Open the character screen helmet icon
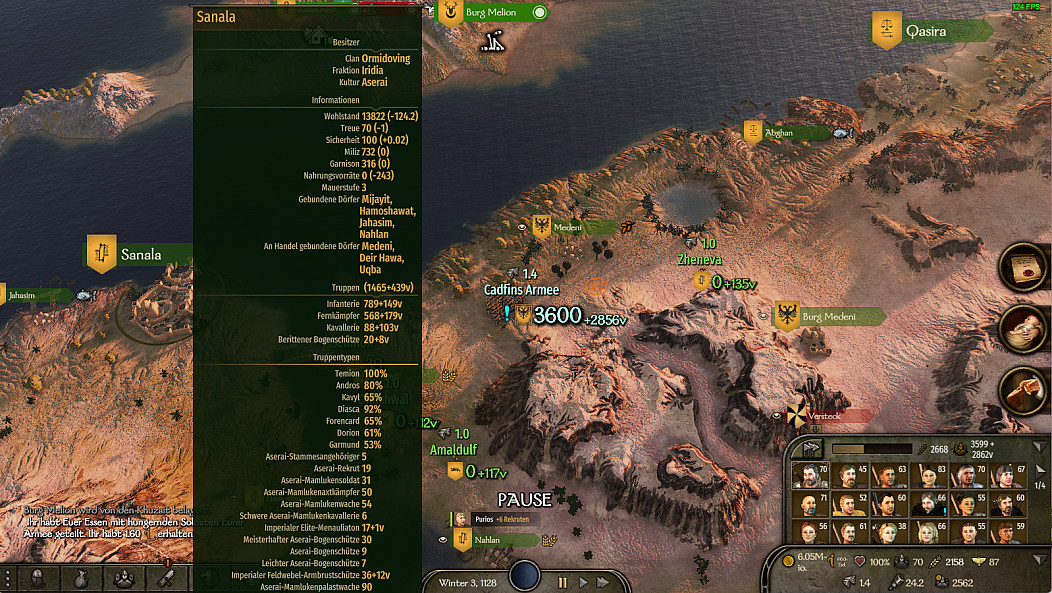Viewport: 1052px width, 593px height. tap(38, 578)
